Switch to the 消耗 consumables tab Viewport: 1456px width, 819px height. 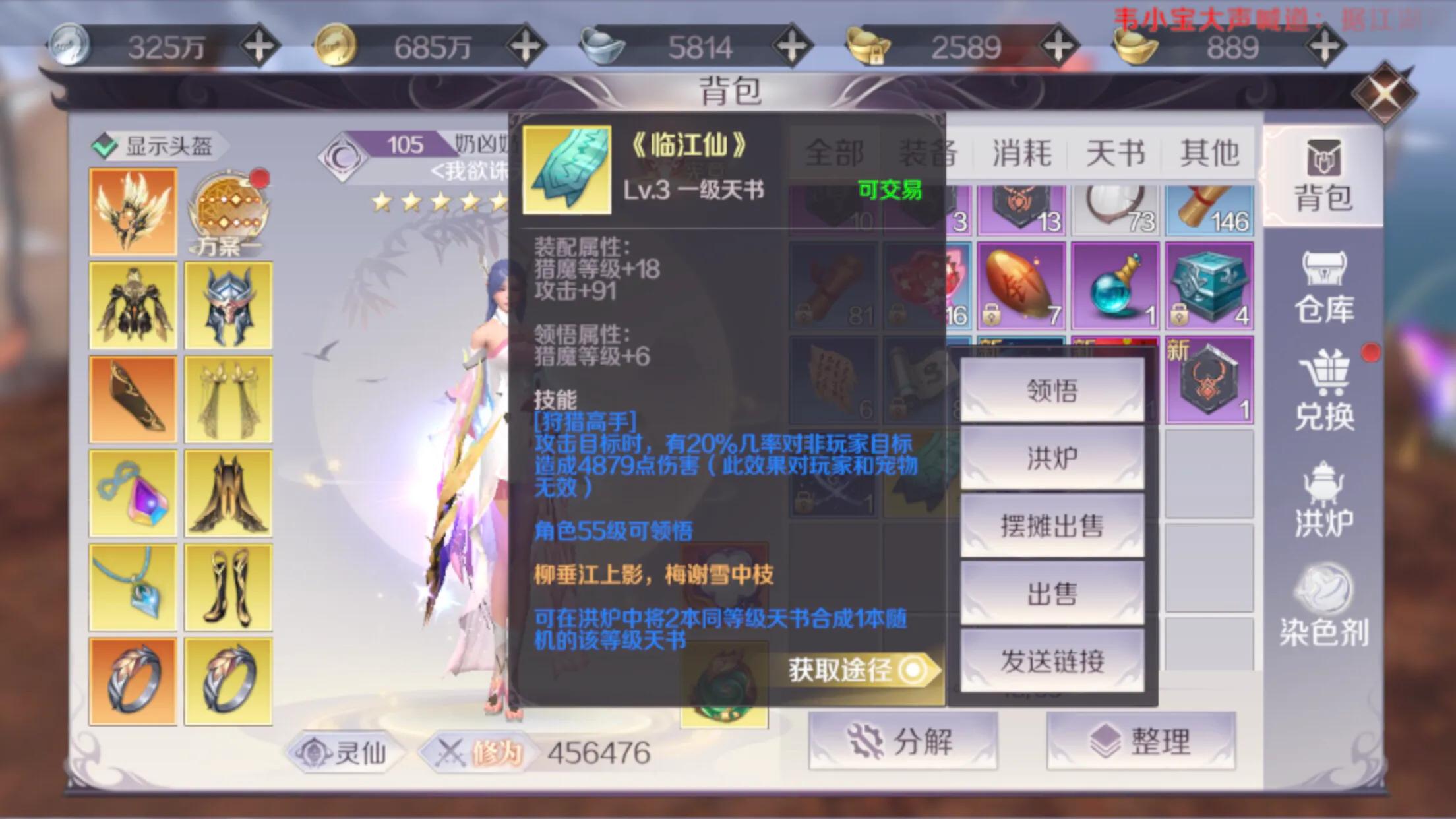(x=1023, y=152)
